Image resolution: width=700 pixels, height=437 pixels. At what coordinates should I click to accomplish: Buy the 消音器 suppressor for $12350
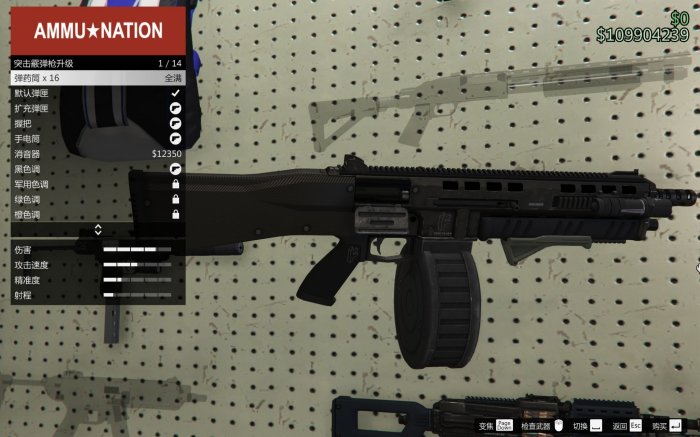(x=97, y=154)
